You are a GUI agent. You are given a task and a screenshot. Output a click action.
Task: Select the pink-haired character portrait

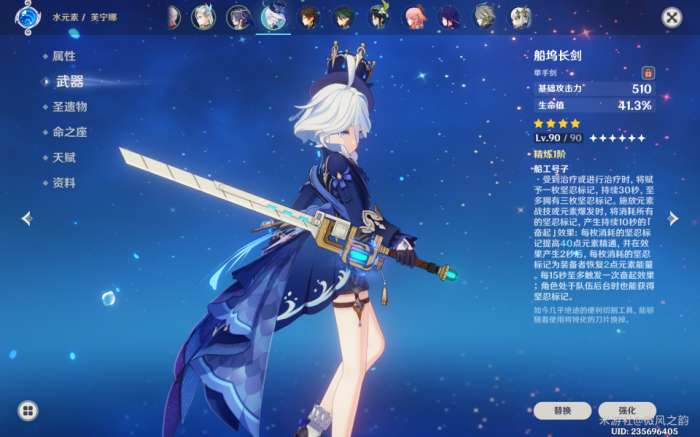tap(414, 17)
